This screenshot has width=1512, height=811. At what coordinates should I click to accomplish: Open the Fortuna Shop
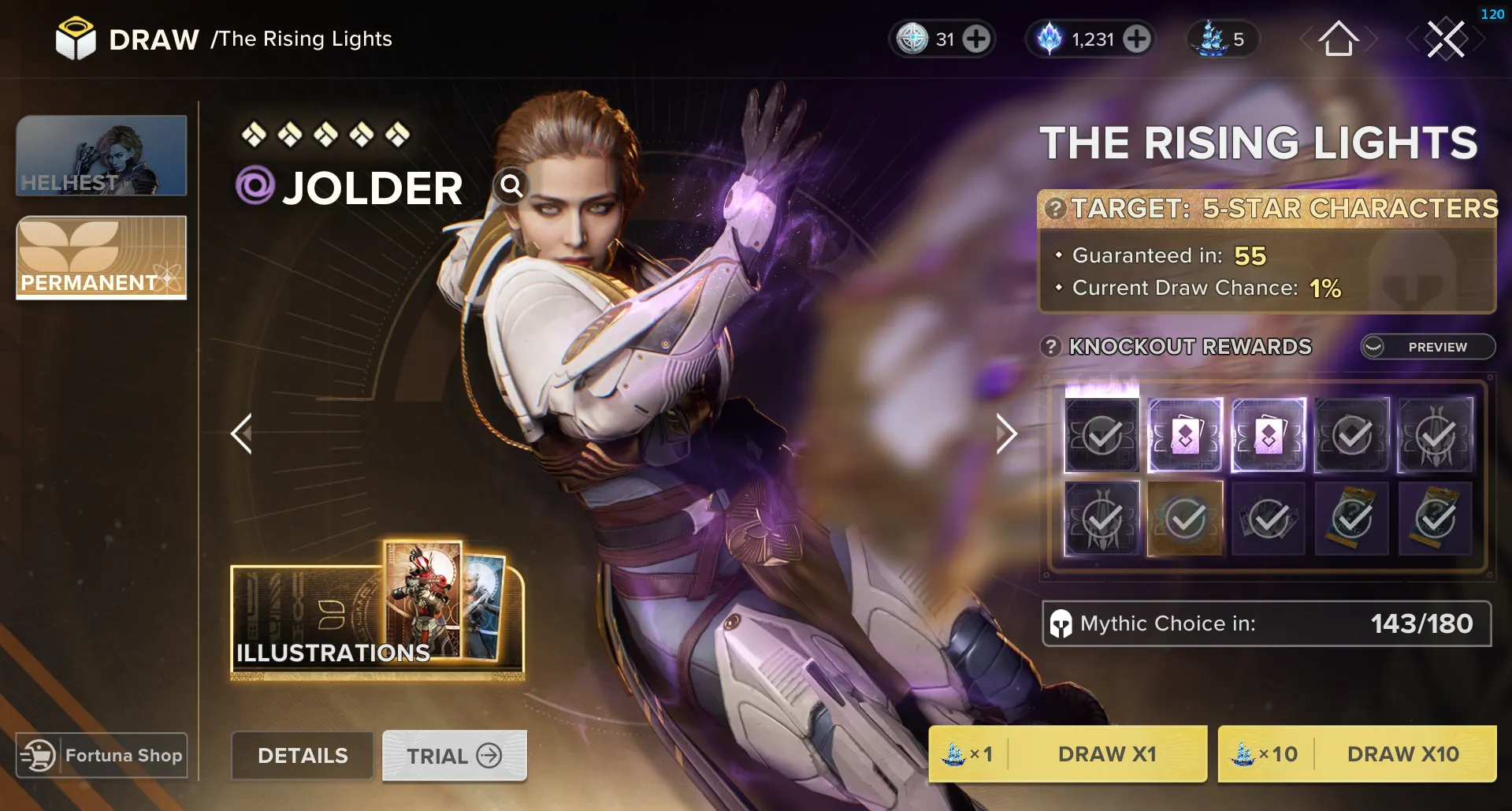(x=101, y=754)
